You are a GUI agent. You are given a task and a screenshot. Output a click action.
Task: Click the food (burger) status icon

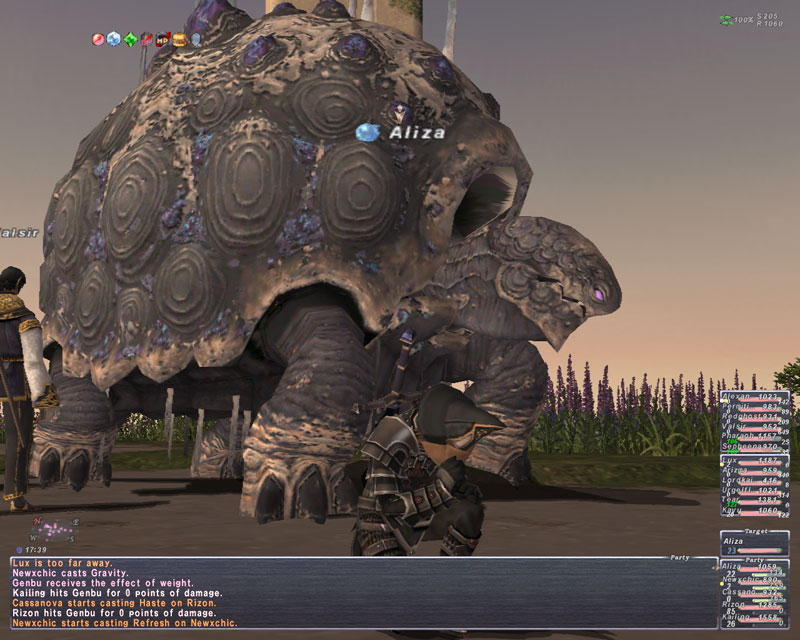pos(179,40)
